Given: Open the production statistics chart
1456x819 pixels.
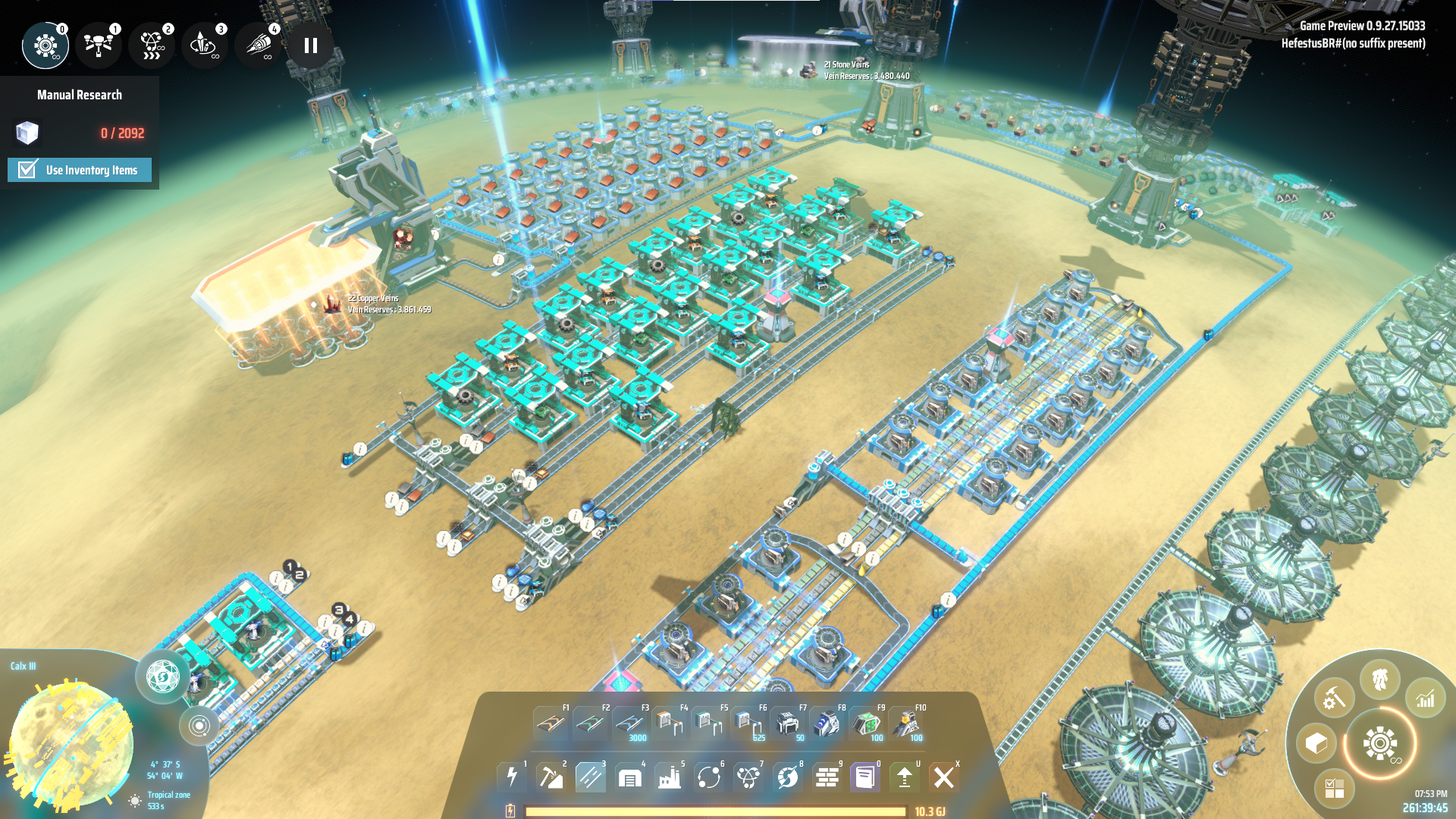Looking at the screenshot, I should 1426,698.
